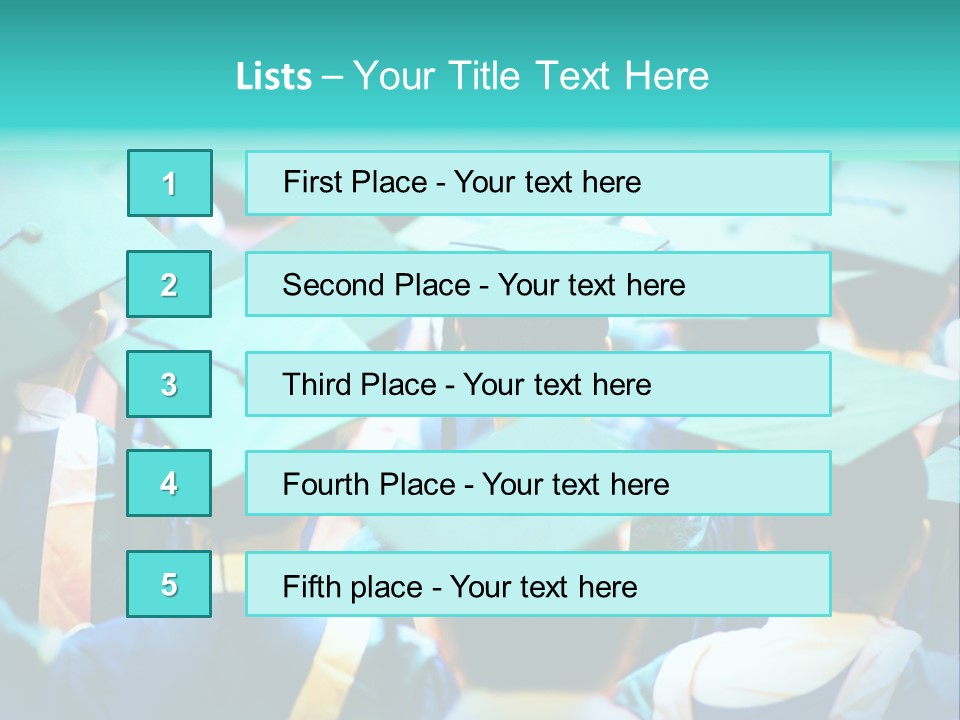Choose the Fourth Place text row
Image resolution: width=960 pixels, height=720 pixels.
[538, 483]
